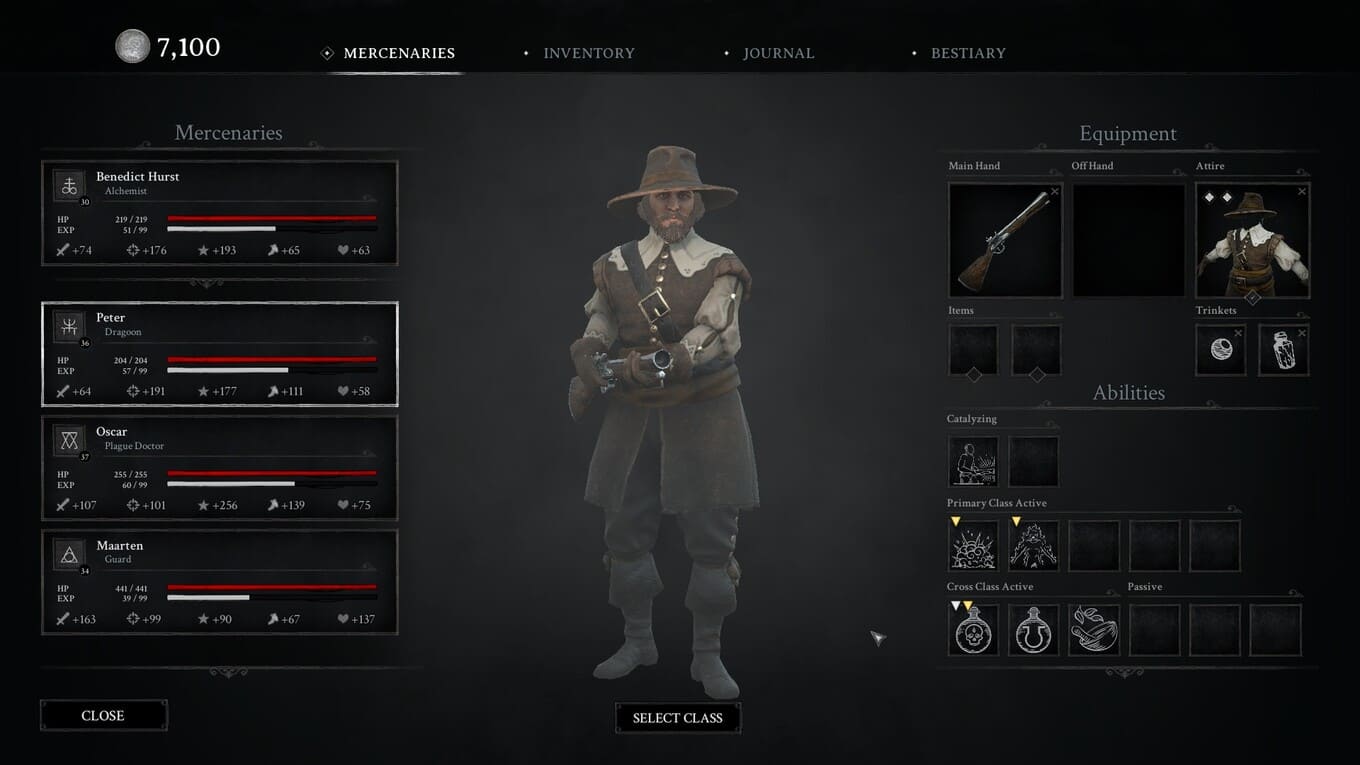
Task: Pick Maarten the Guard
Action: pyautogui.click(x=219, y=582)
